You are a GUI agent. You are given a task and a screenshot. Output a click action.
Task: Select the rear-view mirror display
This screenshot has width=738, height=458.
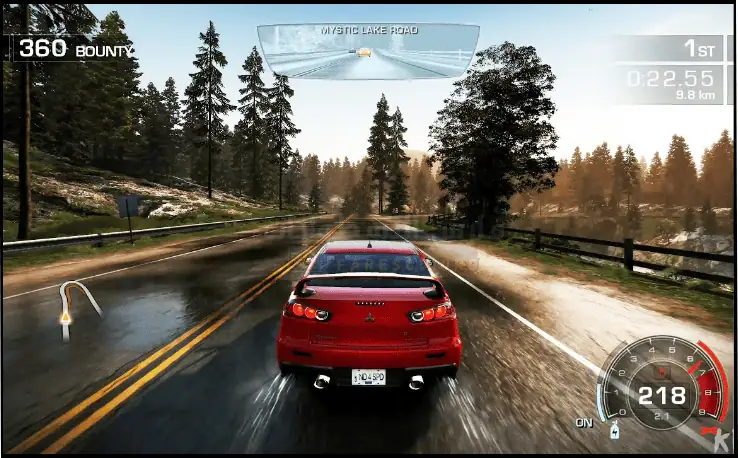pyautogui.click(x=368, y=52)
